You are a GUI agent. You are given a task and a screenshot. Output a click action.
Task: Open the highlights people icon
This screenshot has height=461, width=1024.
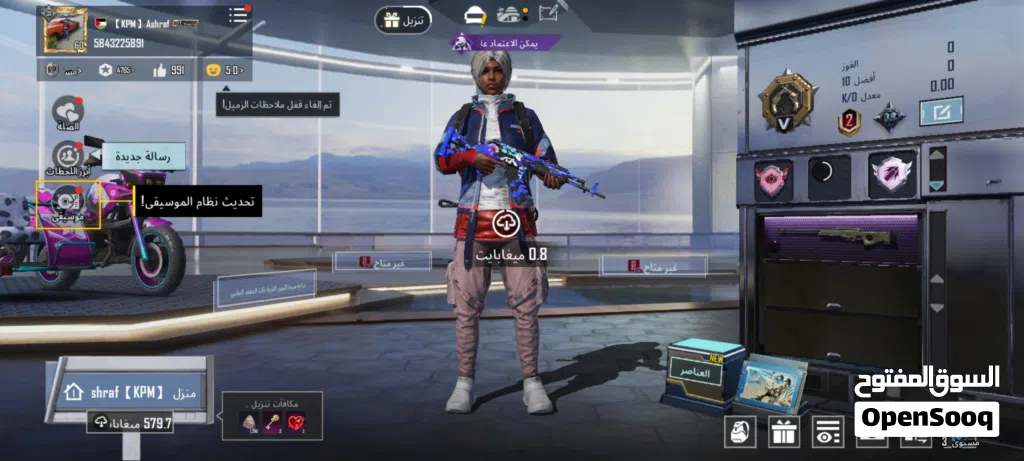(x=68, y=157)
